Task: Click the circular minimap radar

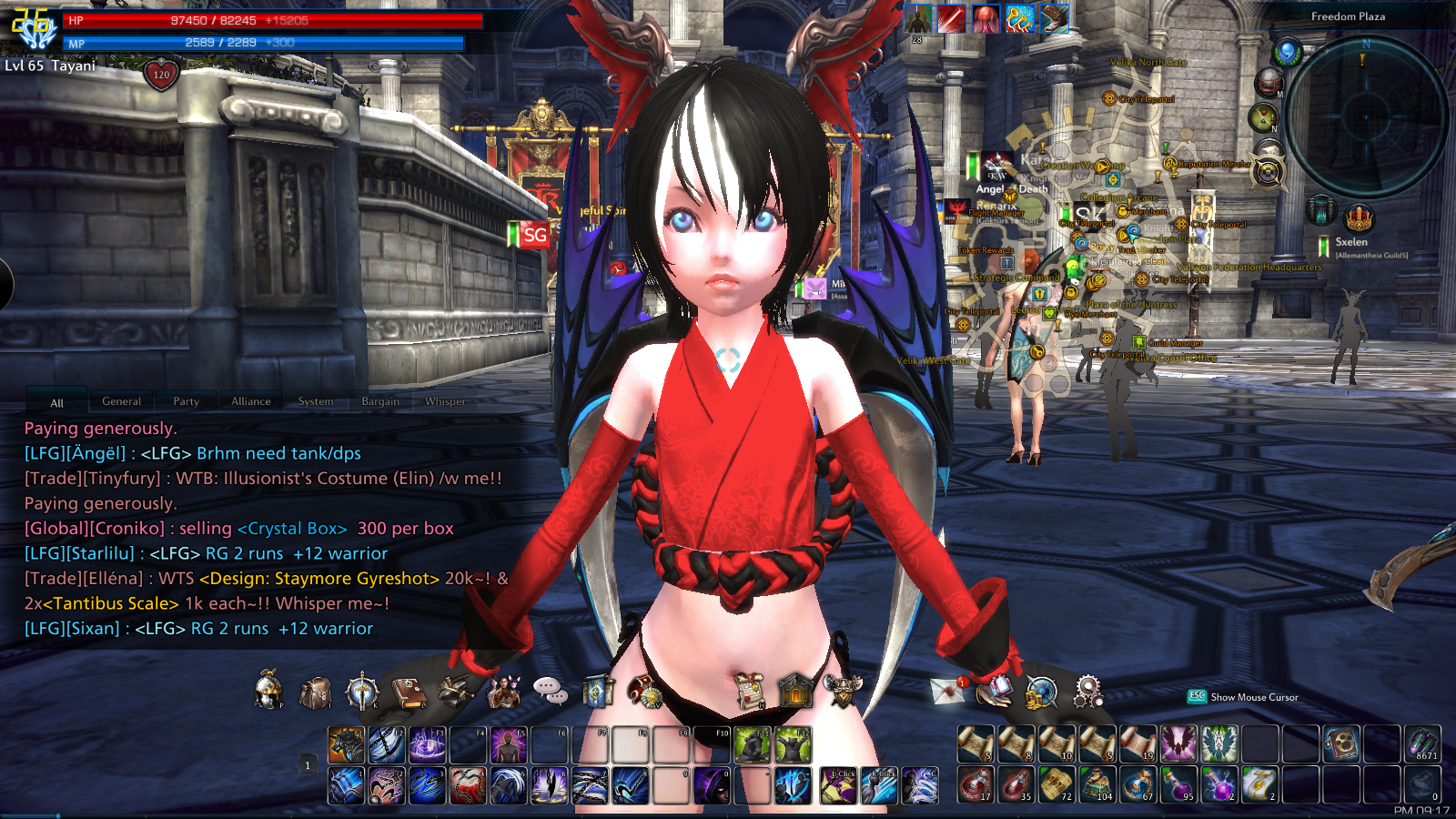Action: (x=1366, y=116)
